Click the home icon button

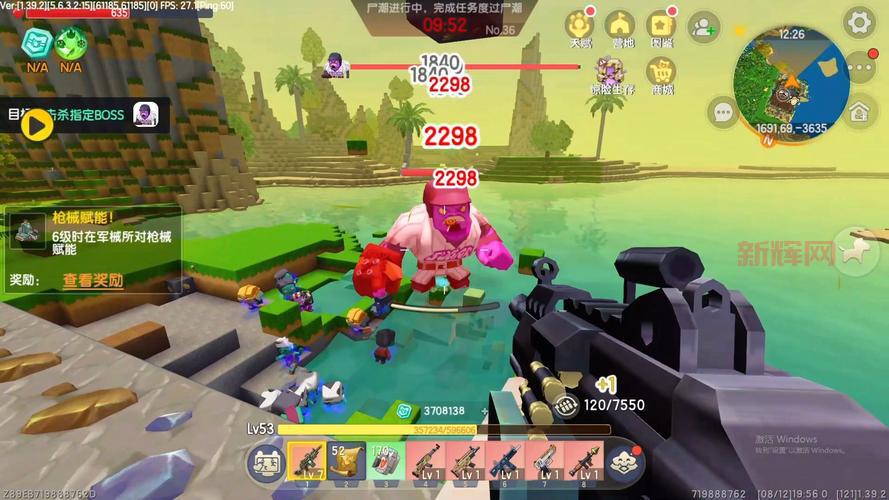click(x=860, y=112)
